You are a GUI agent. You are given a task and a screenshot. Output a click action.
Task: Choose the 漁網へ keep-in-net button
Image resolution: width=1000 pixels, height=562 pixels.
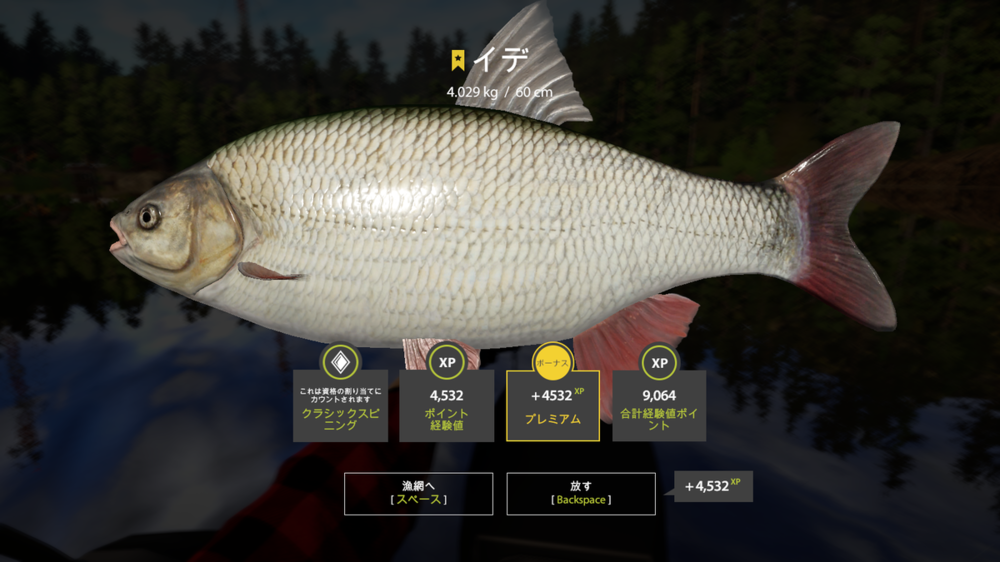point(418,493)
